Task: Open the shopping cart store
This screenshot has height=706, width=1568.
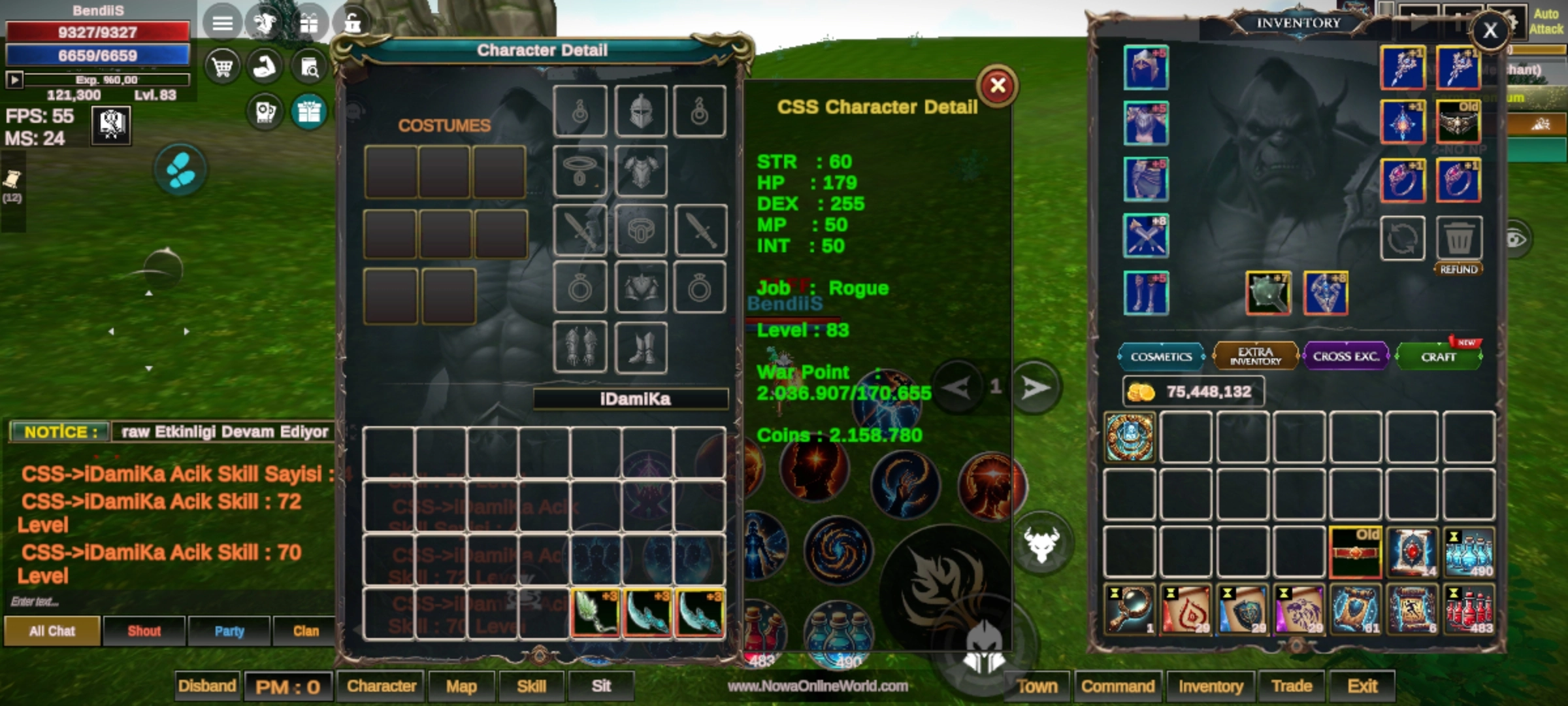Action: (222, 67)
